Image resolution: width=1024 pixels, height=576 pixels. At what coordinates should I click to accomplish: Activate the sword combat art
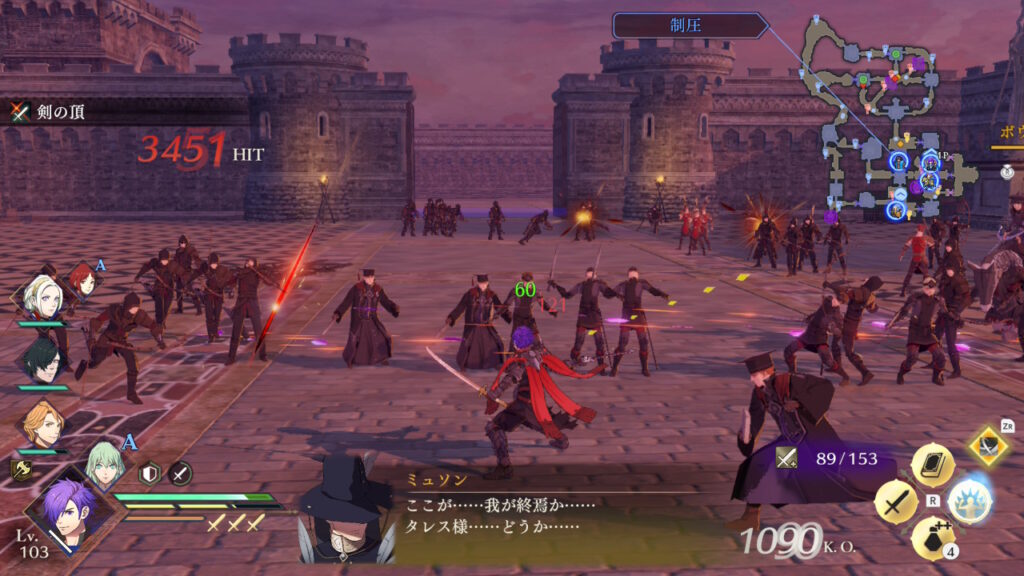[895, 502]
